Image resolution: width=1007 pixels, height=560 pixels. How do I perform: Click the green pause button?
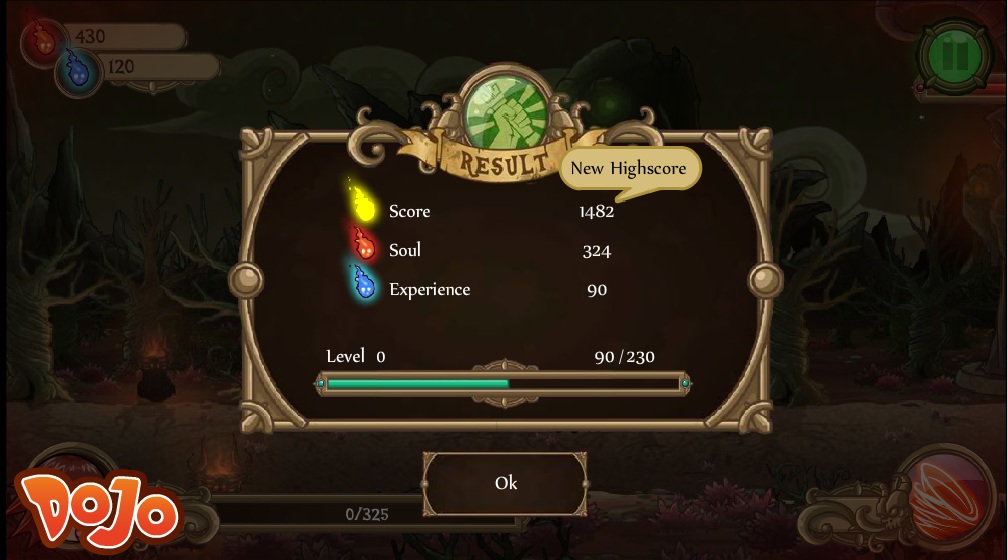tap(953, 55)
